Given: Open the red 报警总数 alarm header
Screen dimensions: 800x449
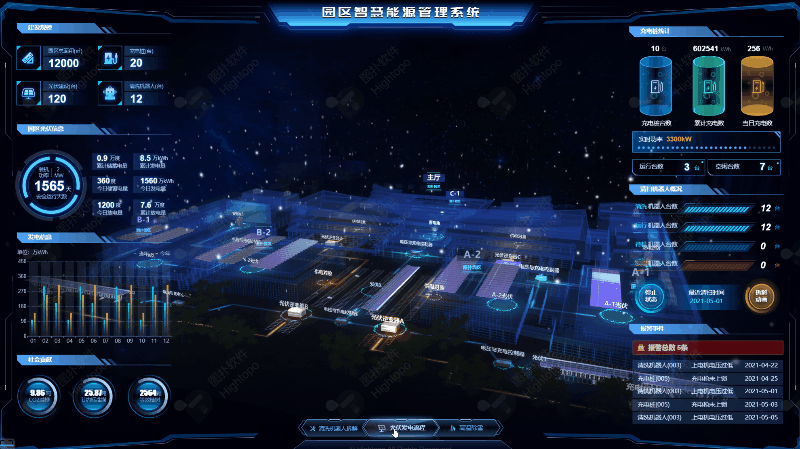Looking at the screenshot, I should click(704, 348).
